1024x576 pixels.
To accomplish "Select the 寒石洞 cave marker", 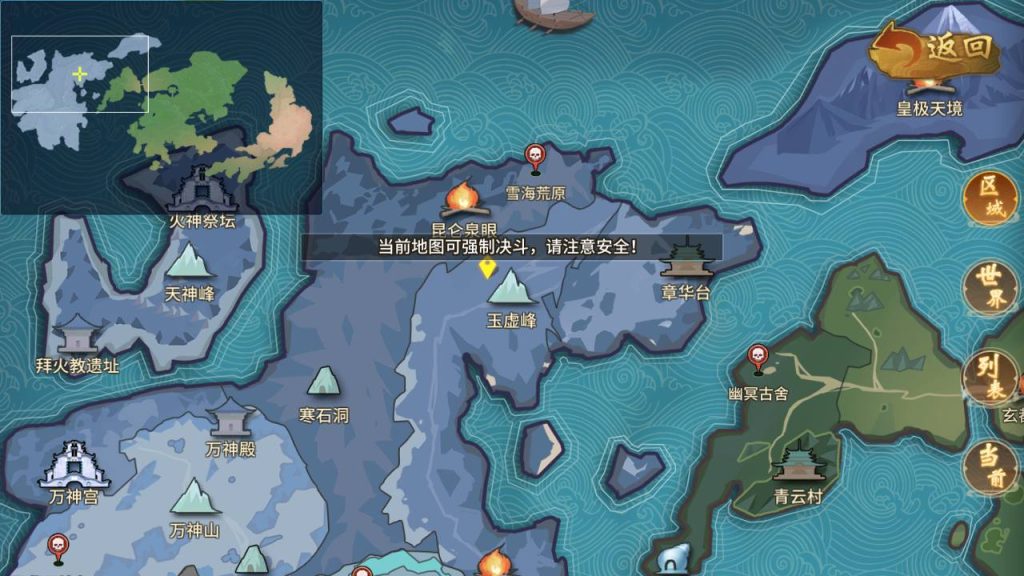I will [323, 384].
